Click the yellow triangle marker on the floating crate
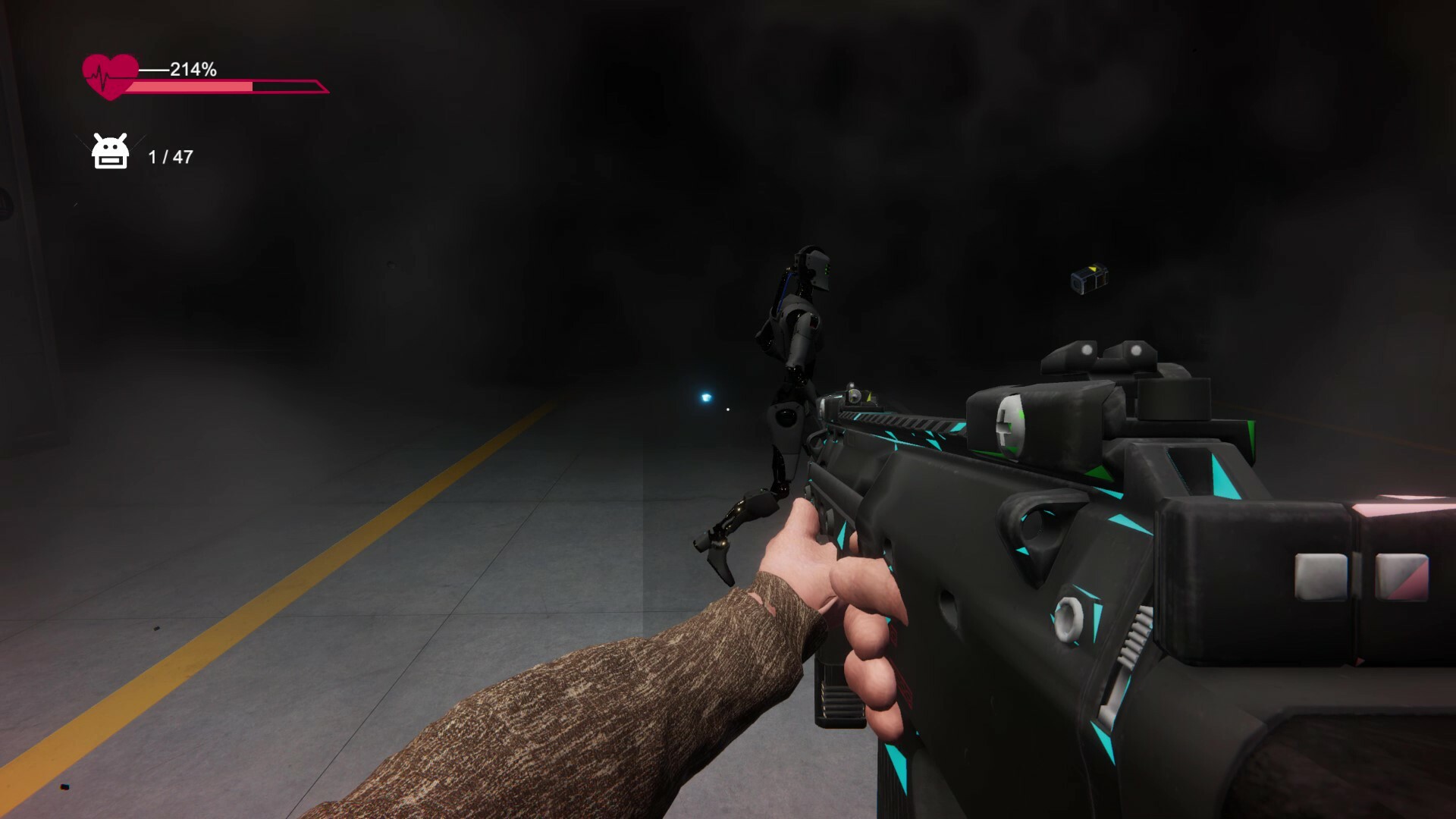The image size is (1456, 819). pyautogui.click(x=1093, y=269)
